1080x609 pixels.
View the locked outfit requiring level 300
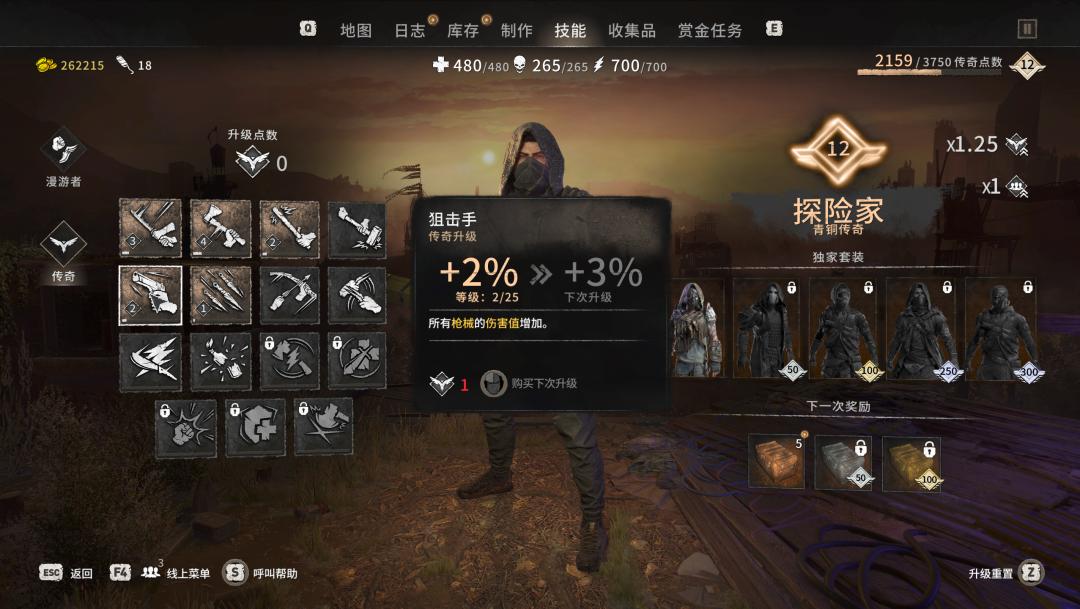[x=1002, y=328]
